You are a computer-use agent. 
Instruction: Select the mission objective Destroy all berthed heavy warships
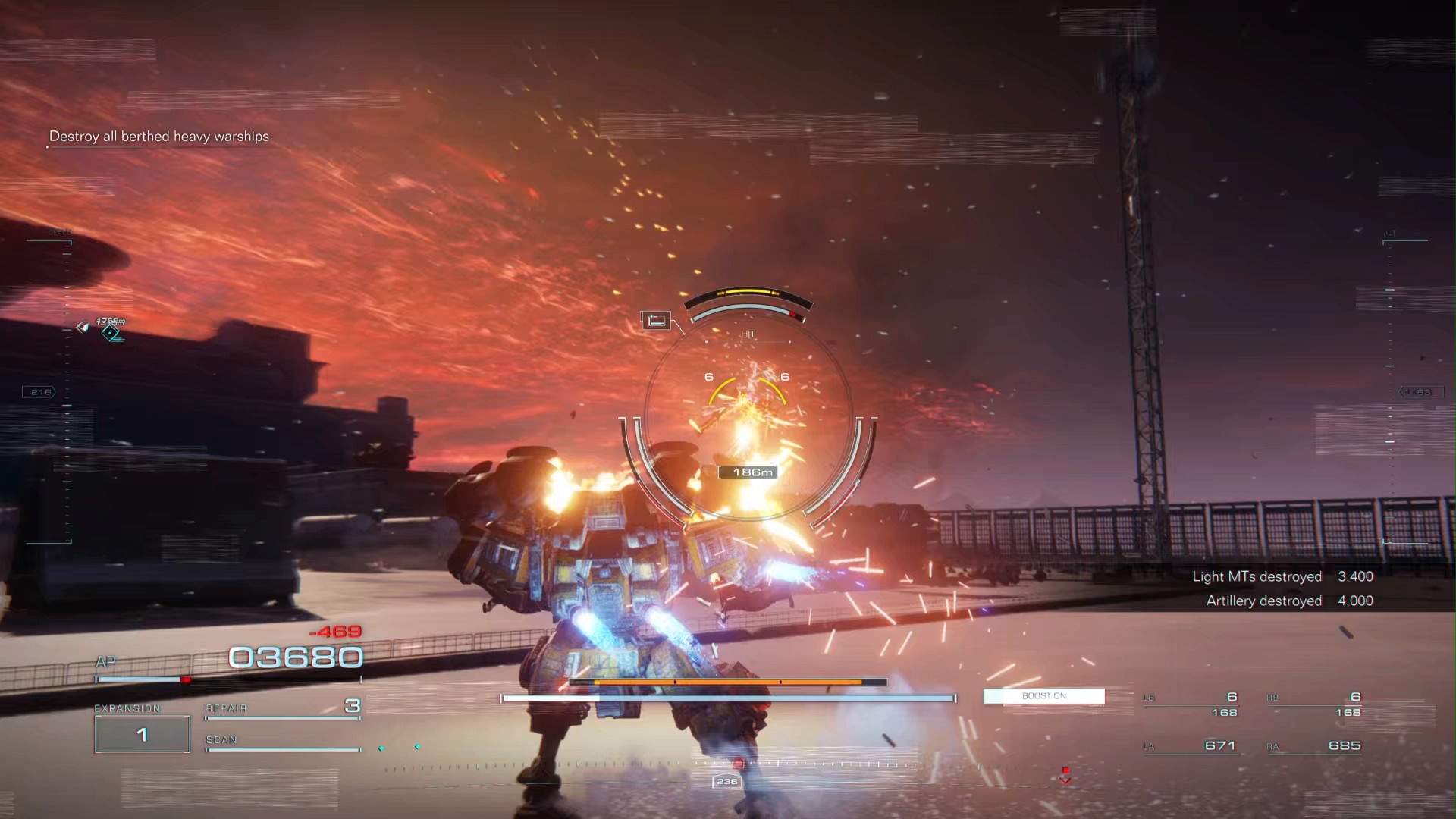159,136
